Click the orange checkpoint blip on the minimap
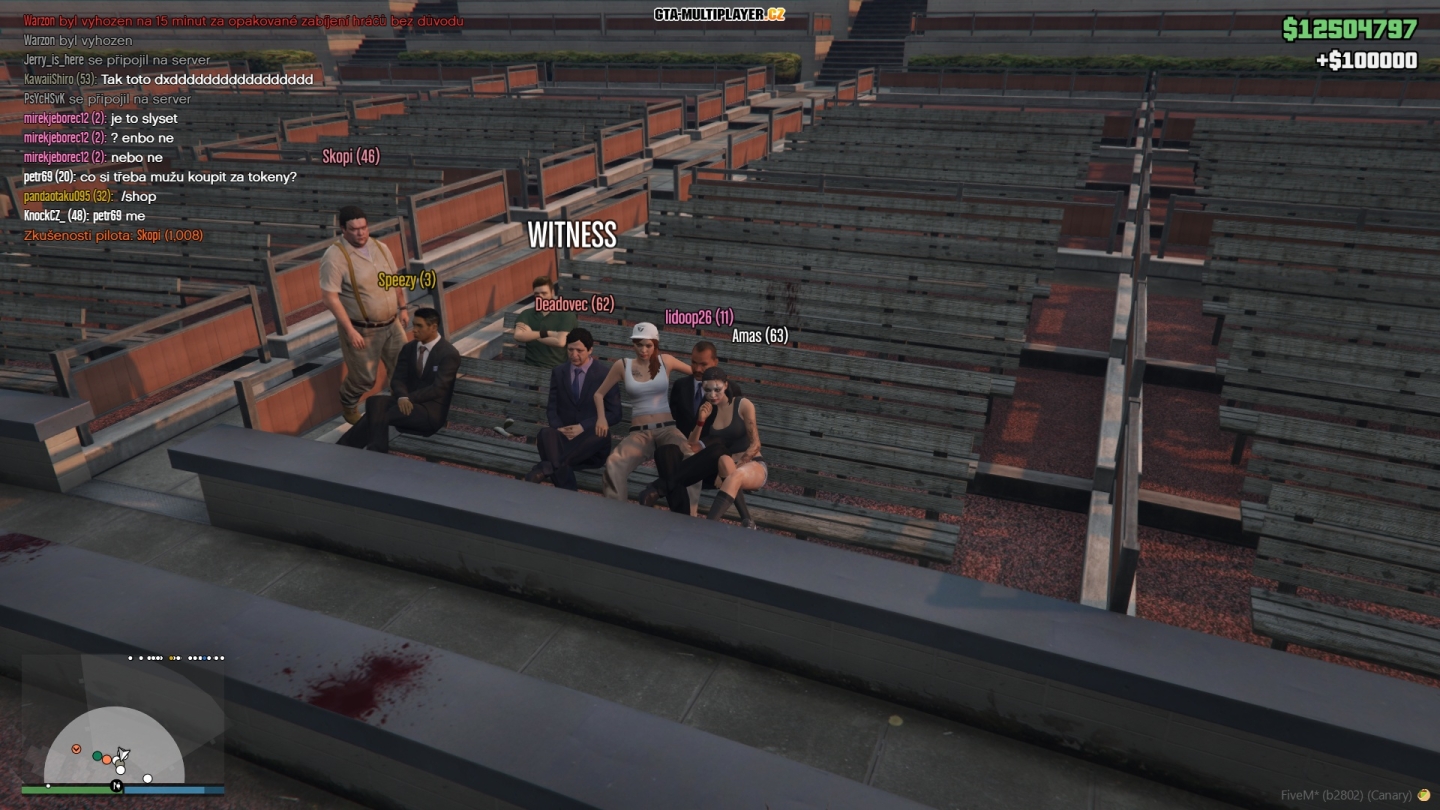 point(76,749)
